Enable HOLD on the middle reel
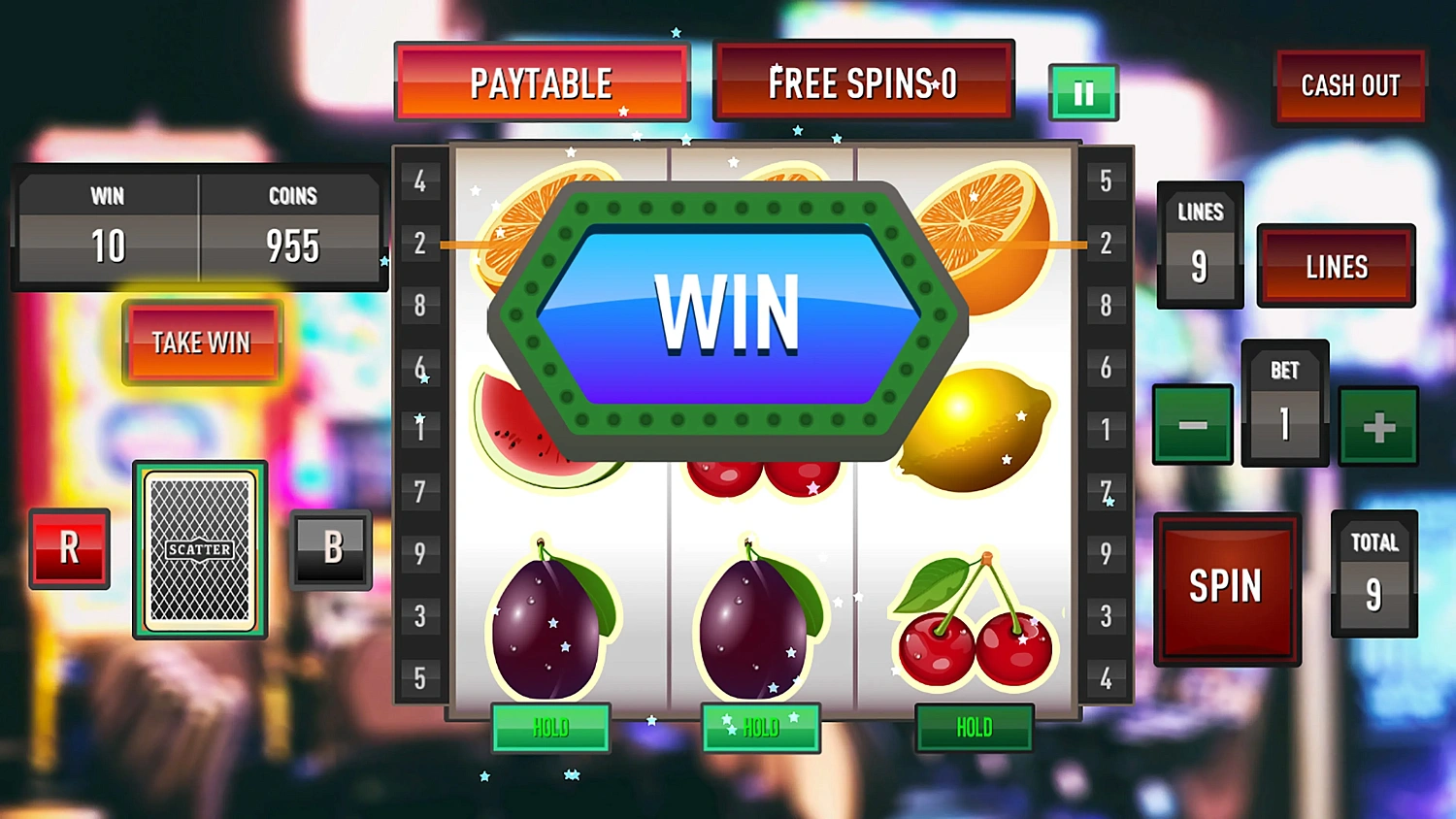The height and width of the screenshot is (819, 1456). point(761,728)
